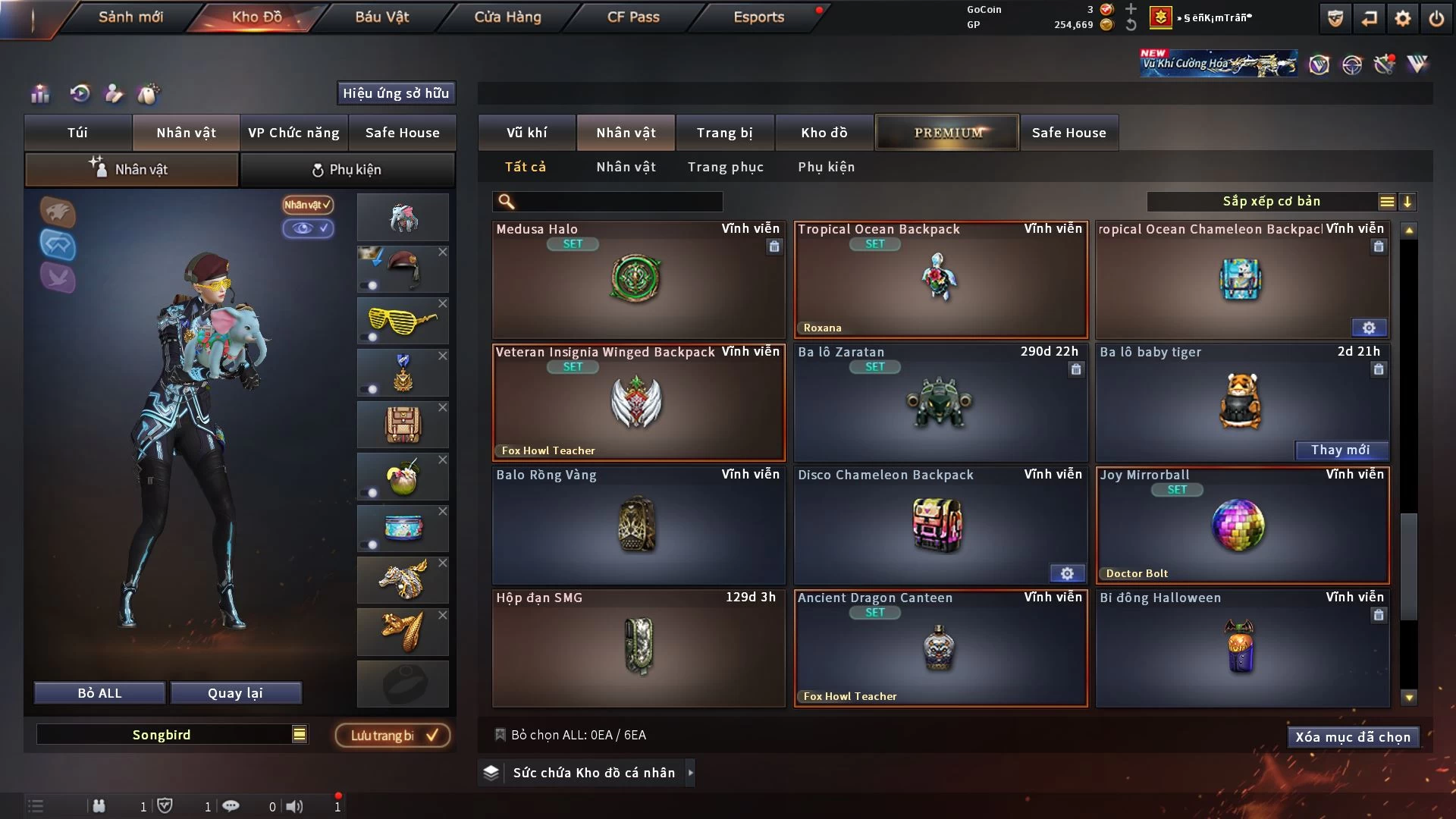Image resolution: width=1456 pixels, height=819 pixels.
Task: Switch to the PREMIUM tab
Action: 947,133
